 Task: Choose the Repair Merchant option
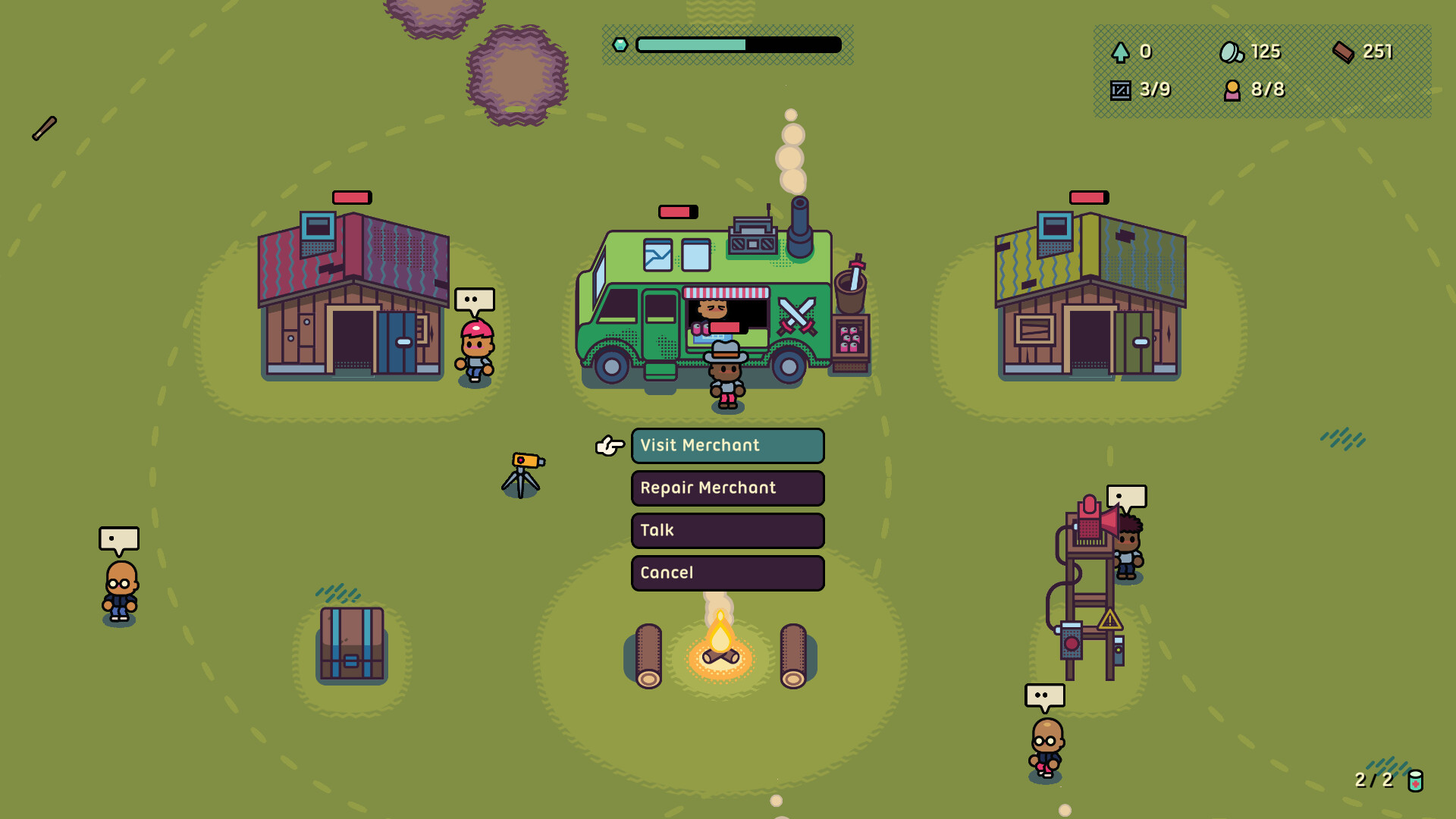(x=726, y=488)
